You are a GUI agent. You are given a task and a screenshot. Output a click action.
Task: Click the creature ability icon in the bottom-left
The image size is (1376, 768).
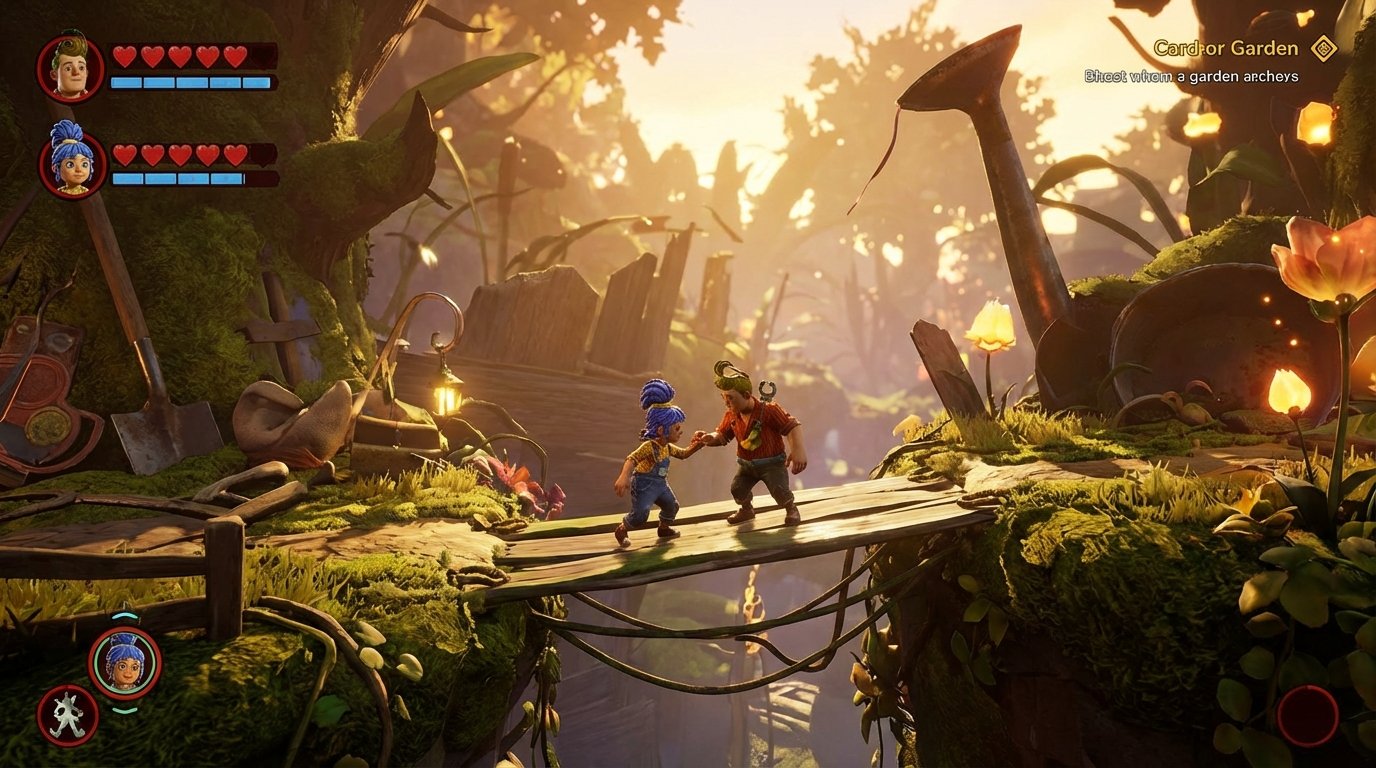tap(65, 716)
